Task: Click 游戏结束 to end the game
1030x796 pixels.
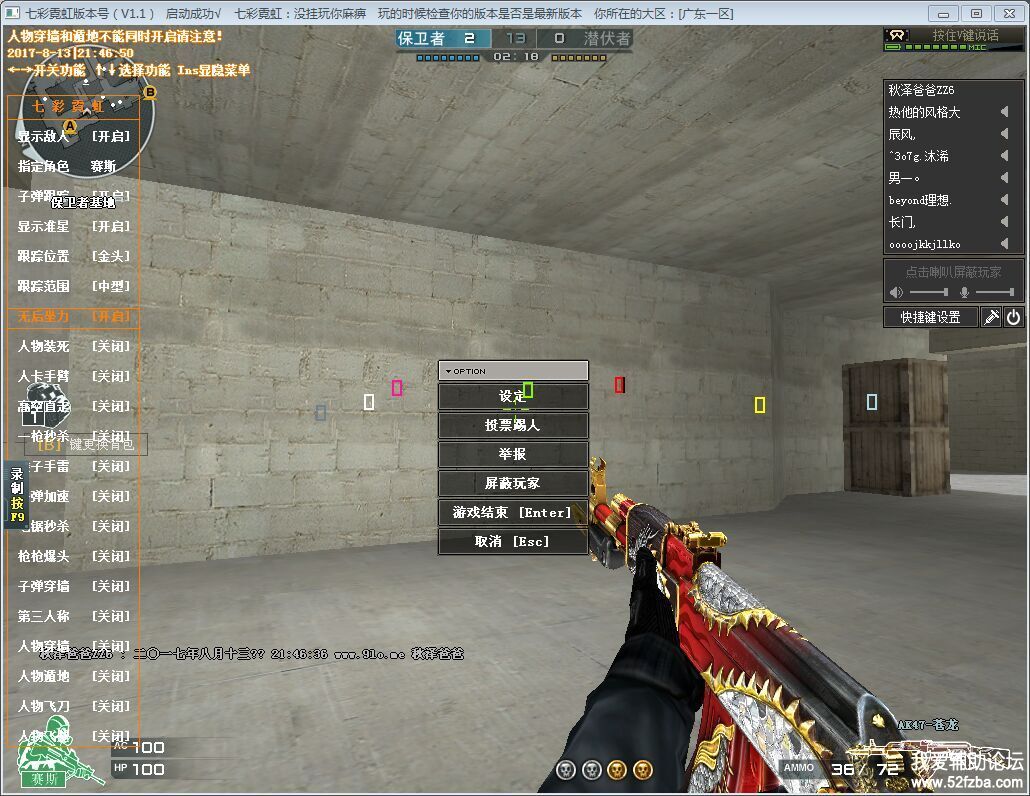Action: point(513,513)
